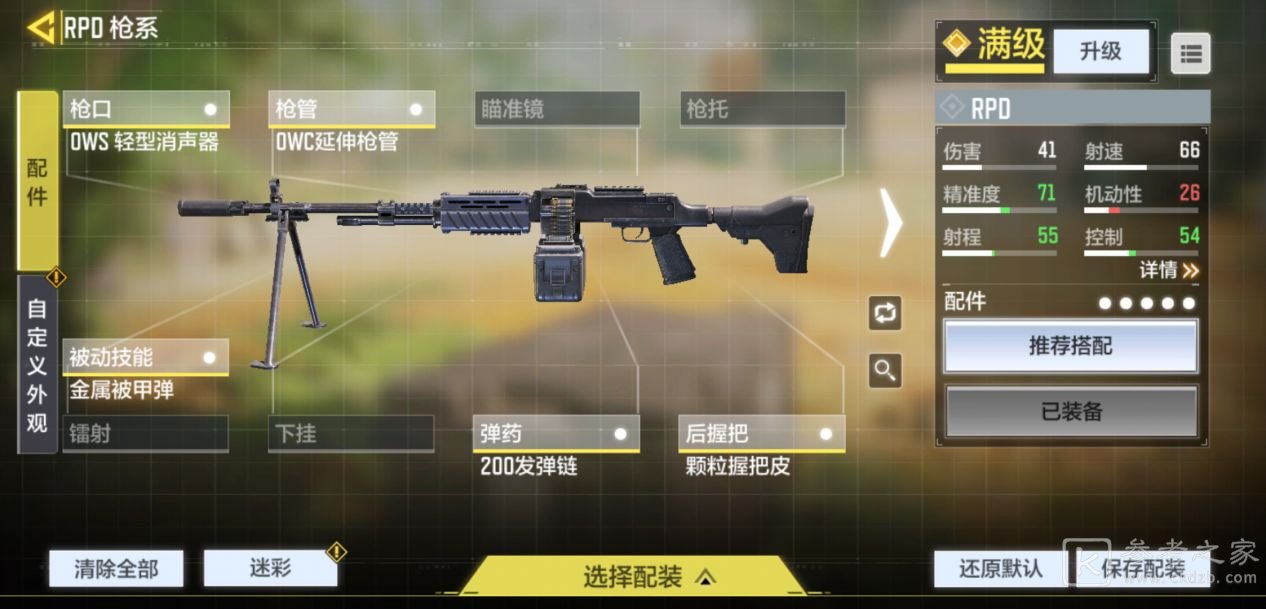The width and height of the screenshot is (1266, 609).
Task: Go back using the yellow arrow
Action: (41, 27)
